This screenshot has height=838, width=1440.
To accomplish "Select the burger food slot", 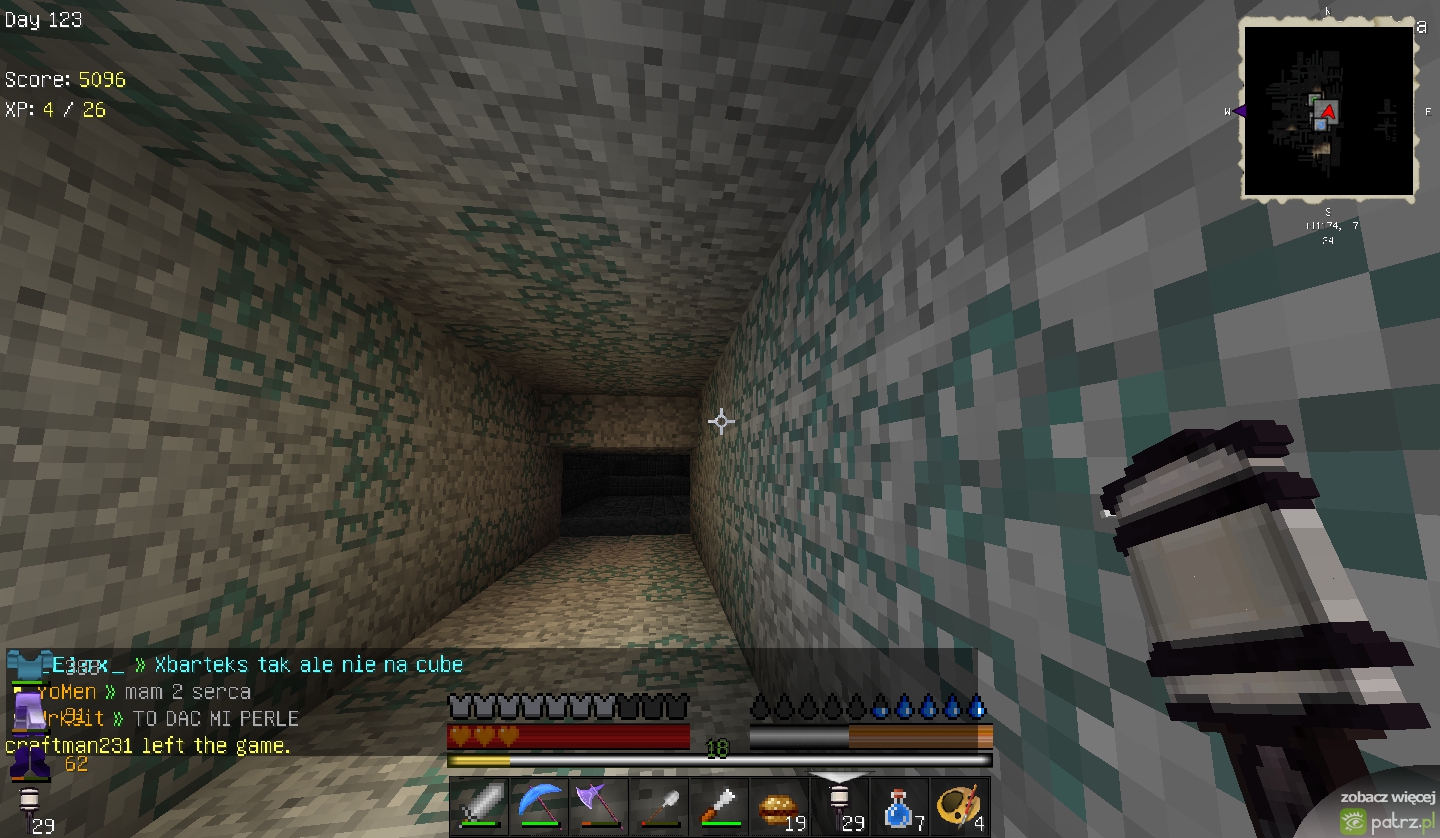I will tap(778, 806).
